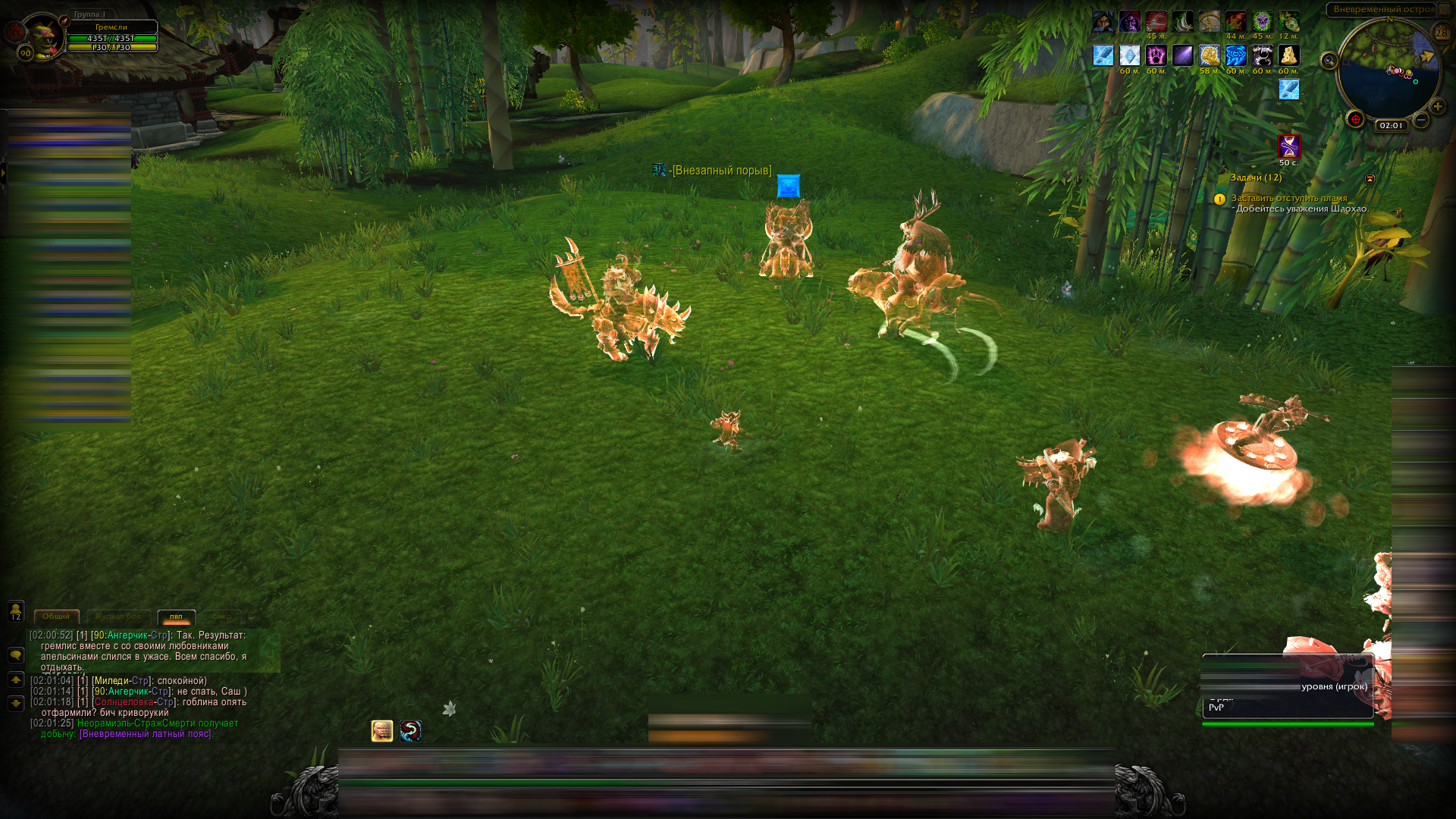The width and height of the screenshot is (1456, 819).
Task: Click the Вневременный латный пояс item link
Action: pos(146,734)
